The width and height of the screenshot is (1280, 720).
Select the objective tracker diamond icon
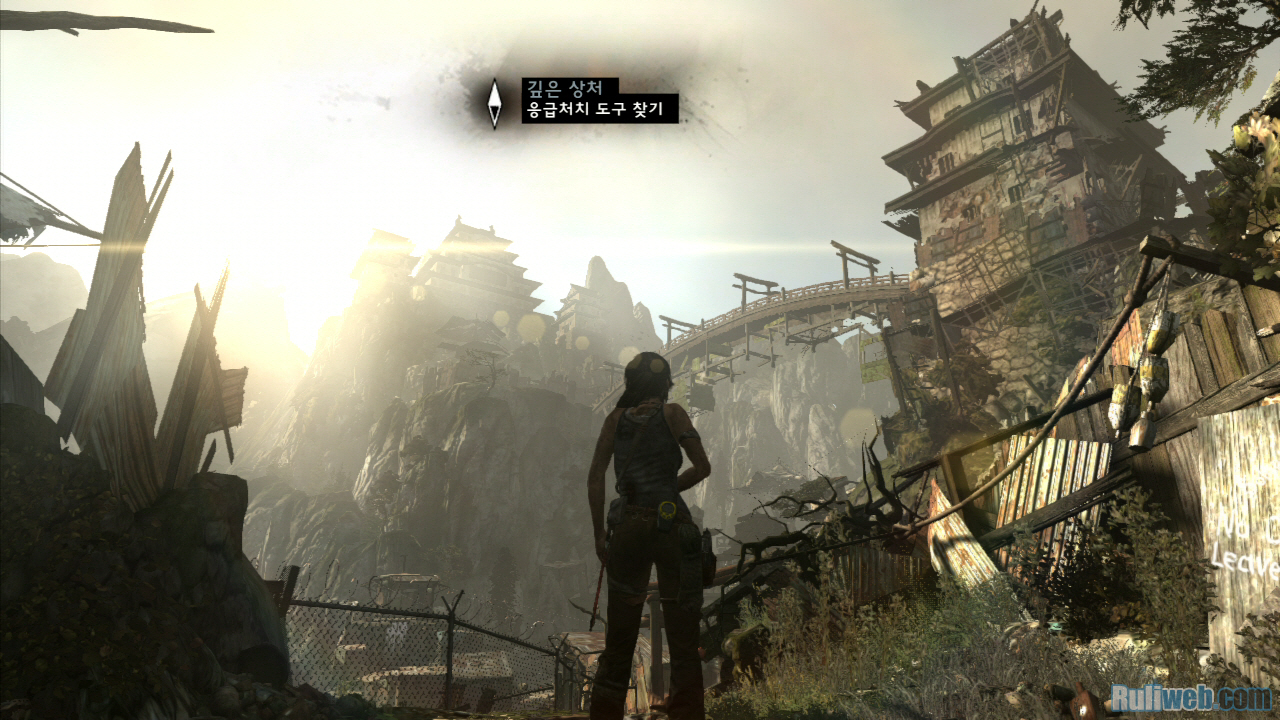[494, 103]
